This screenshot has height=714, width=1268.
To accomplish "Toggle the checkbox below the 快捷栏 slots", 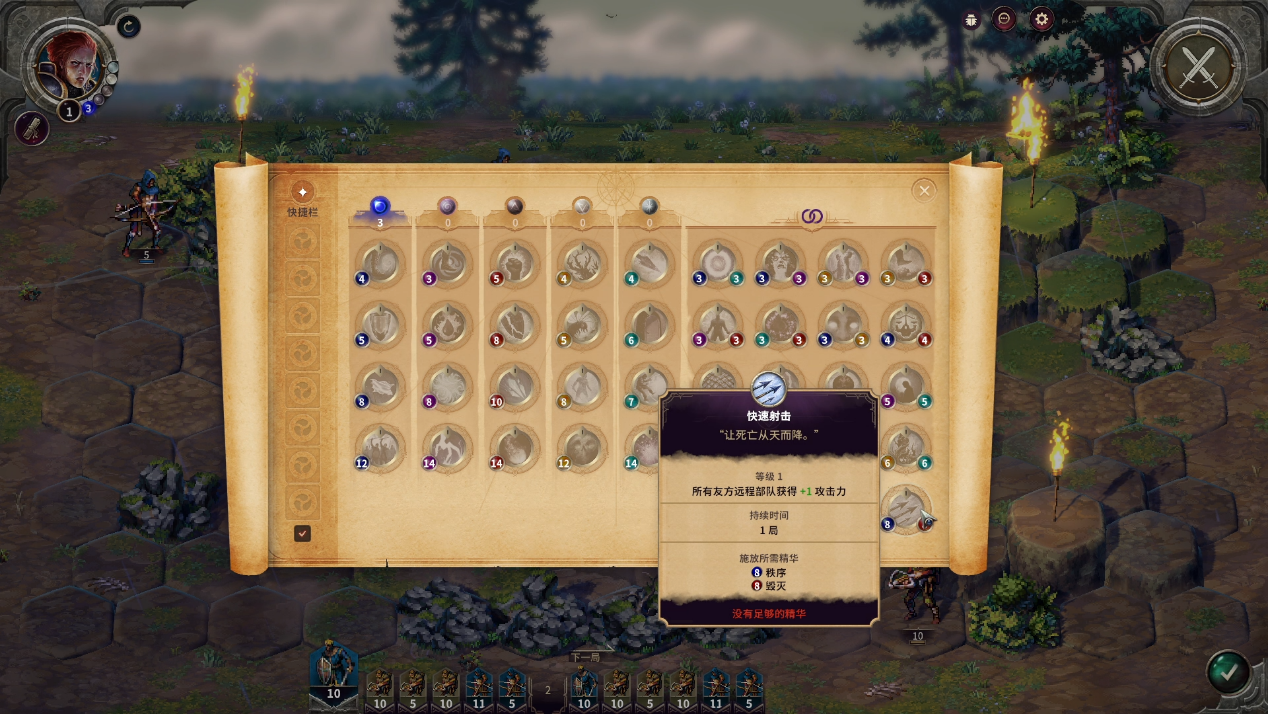I will tap(302, 534).
